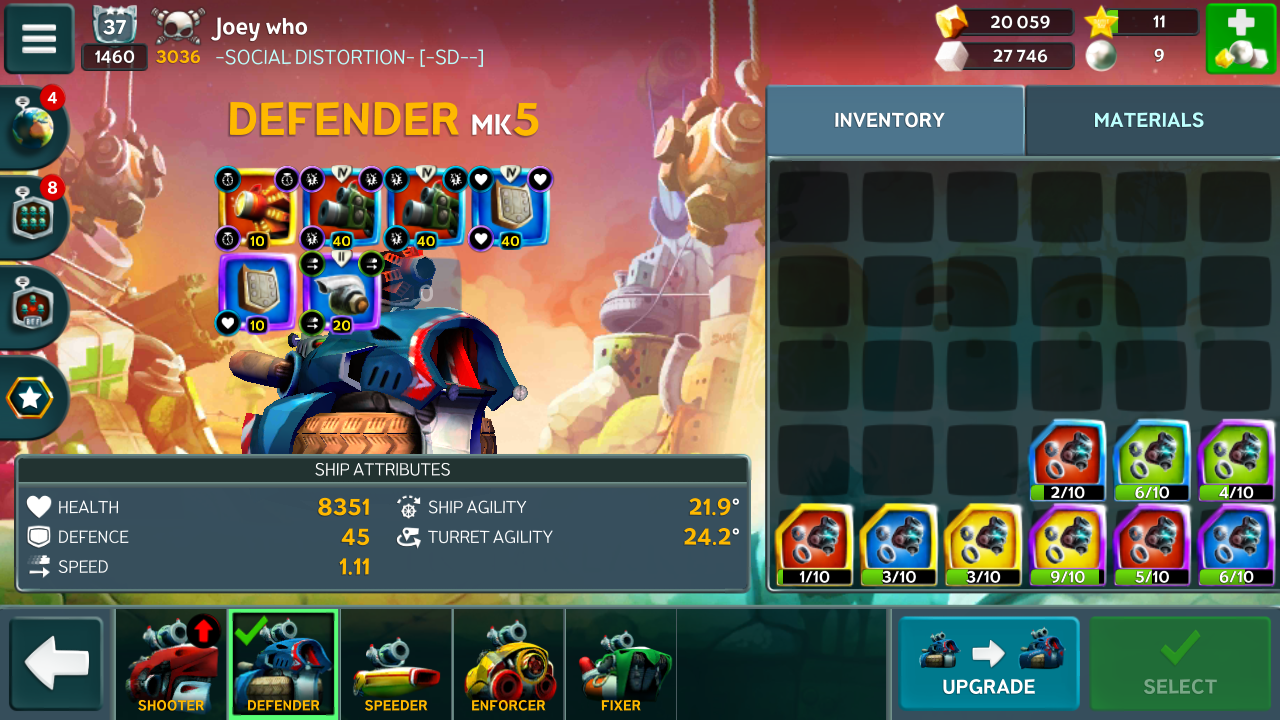Viewport: 1280px width, 720px height.
Task: Buy more currency with green plus button
Action: click(1240, 39)
